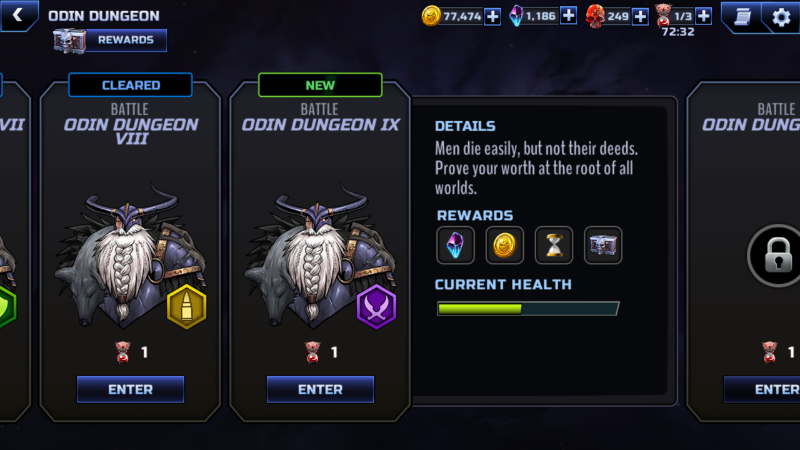
Task: Open the gear settings menu
Action: tap(781, 16)
